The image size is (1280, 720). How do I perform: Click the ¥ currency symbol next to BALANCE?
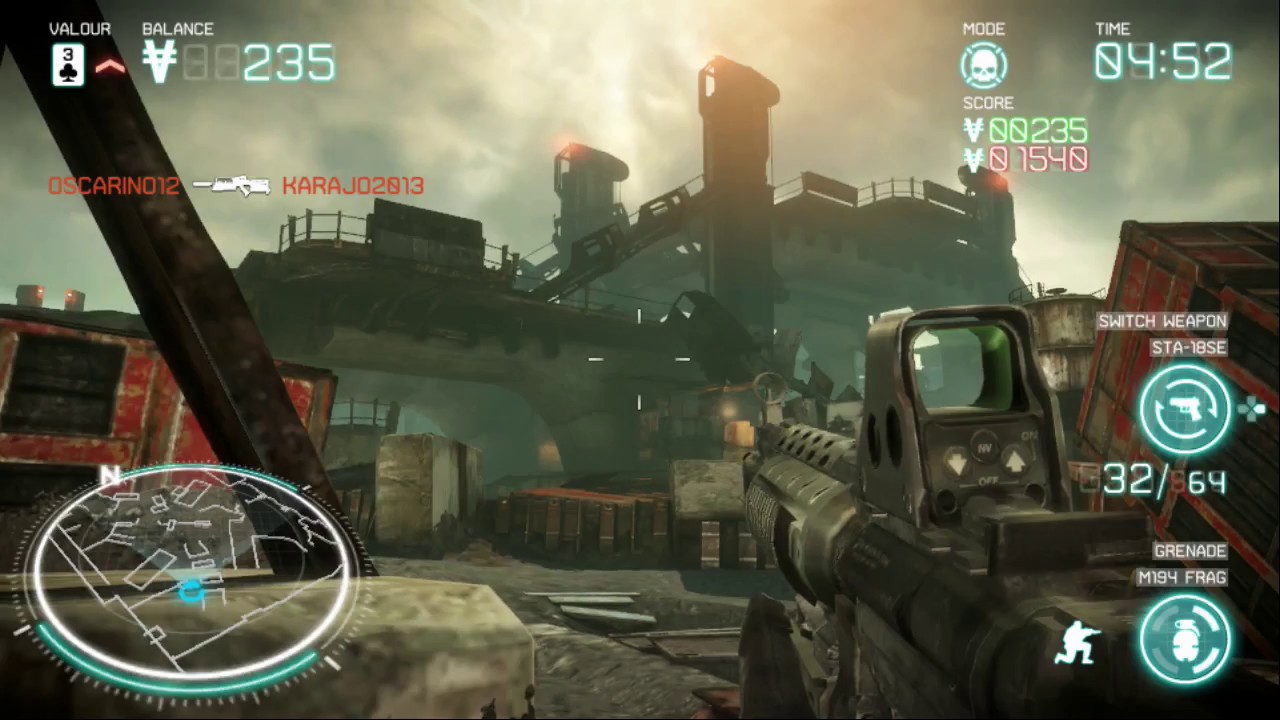coord(160,62)
